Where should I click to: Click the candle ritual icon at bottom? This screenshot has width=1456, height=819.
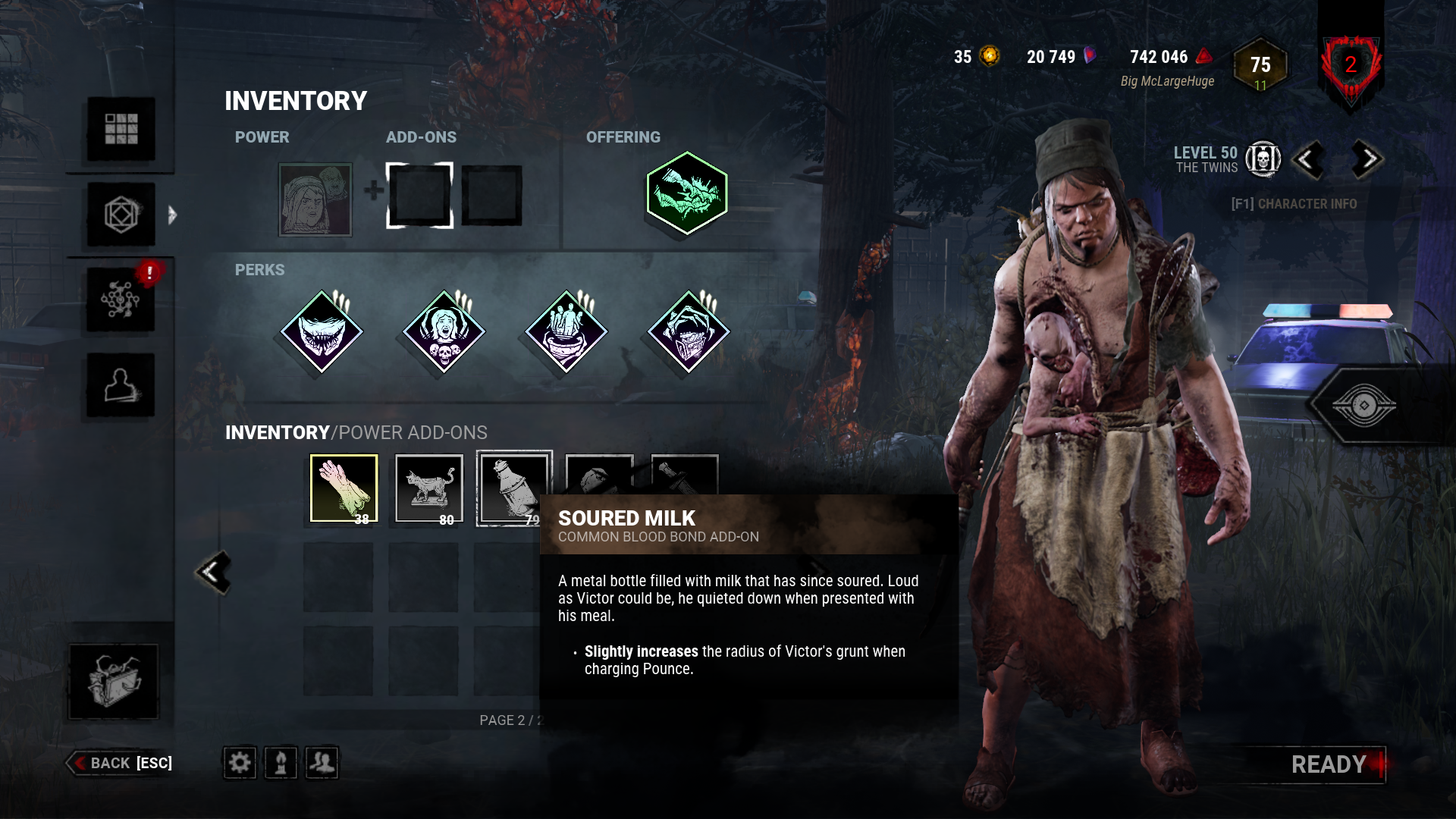(281, 763)
